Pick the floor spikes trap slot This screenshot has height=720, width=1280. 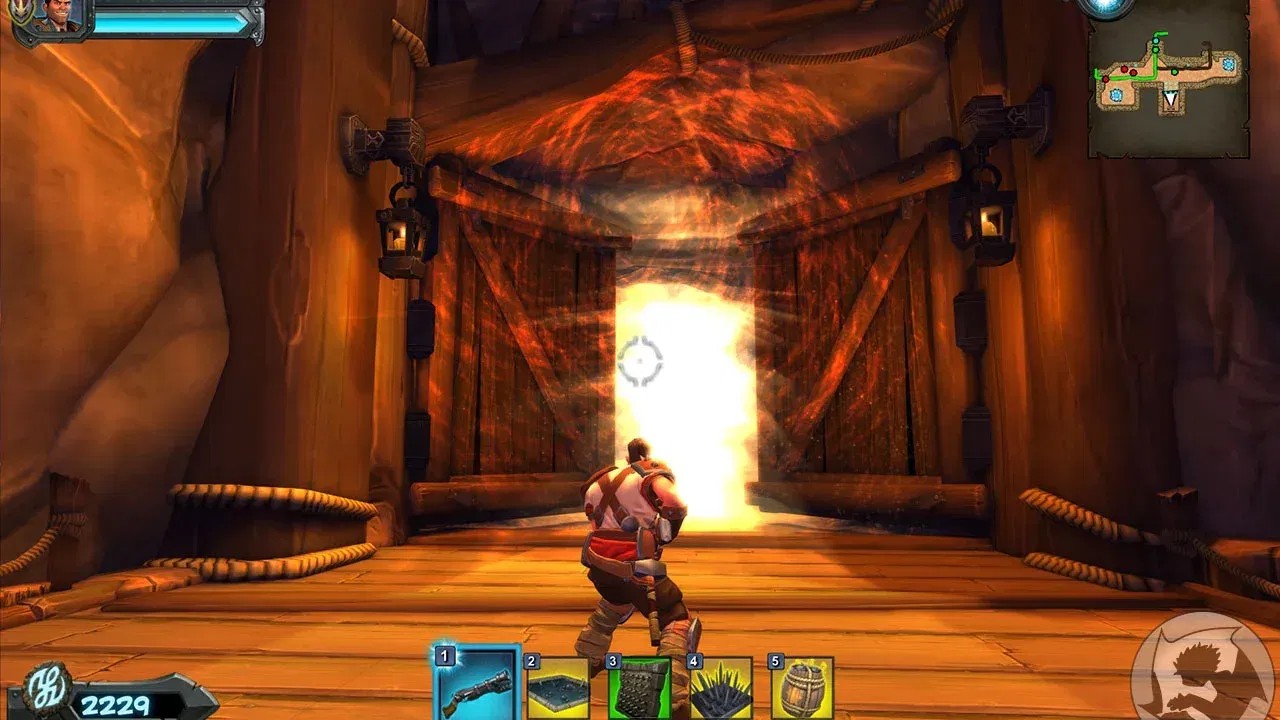click(720, 690)
